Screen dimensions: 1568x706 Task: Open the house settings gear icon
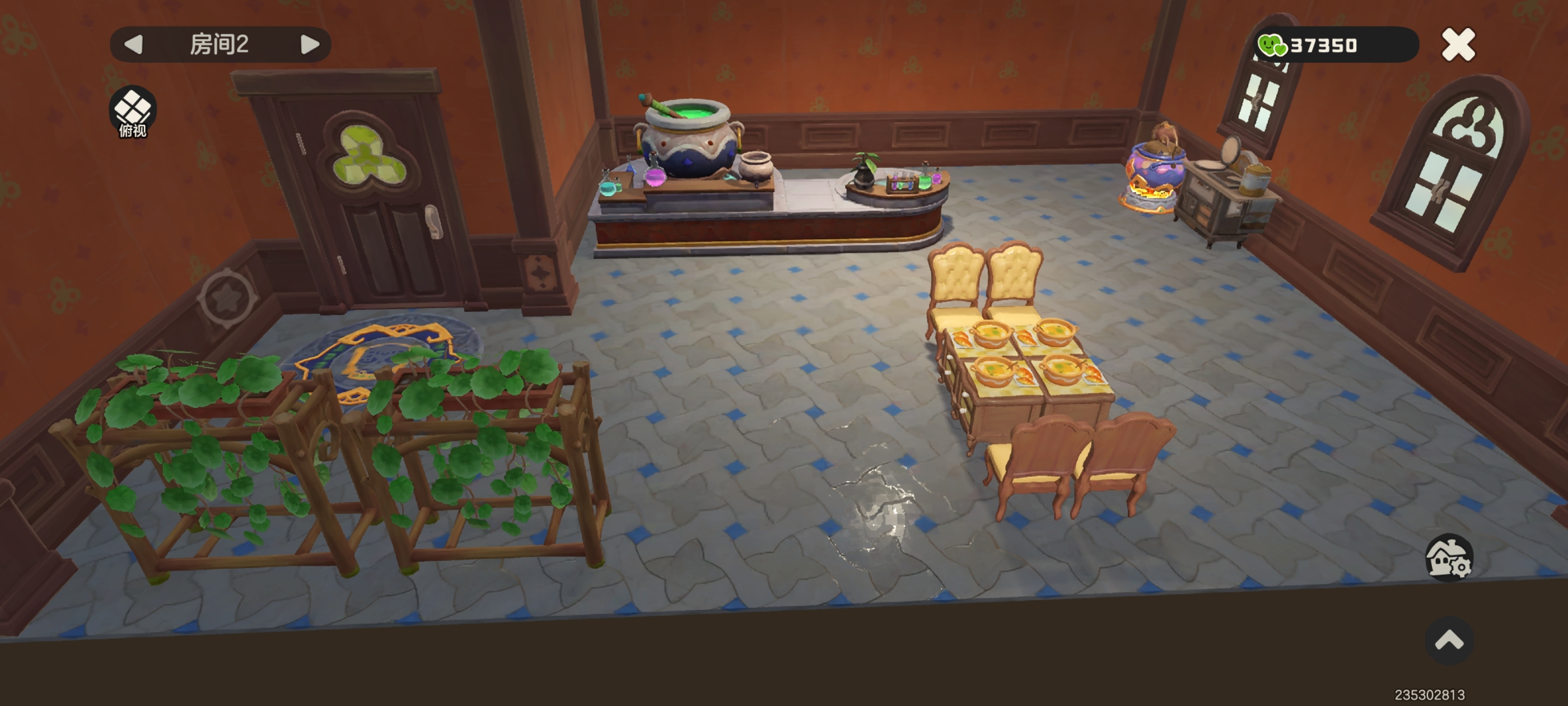(1449, 558)
